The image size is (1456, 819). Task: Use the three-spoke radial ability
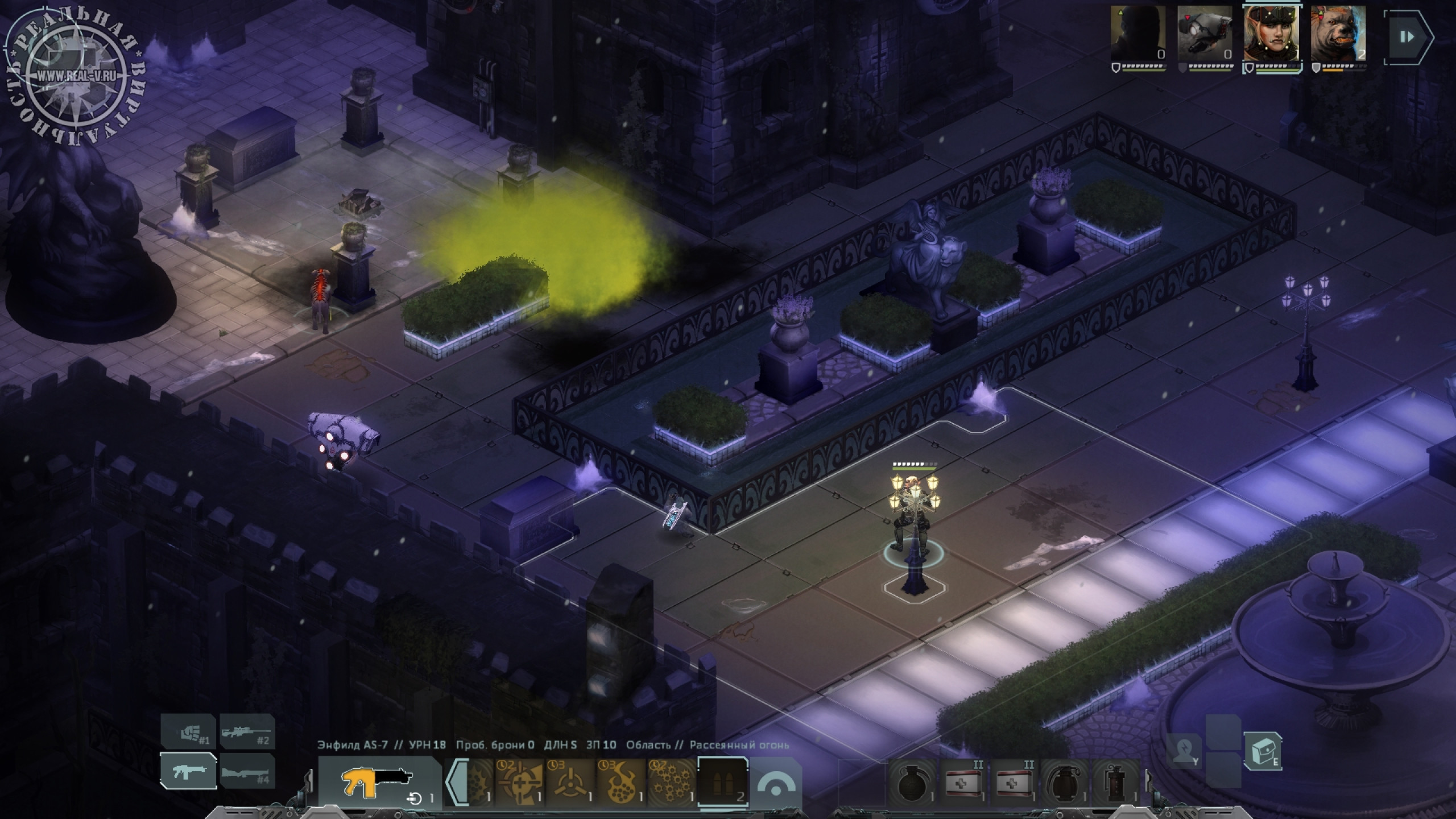[x=569, y=782]
